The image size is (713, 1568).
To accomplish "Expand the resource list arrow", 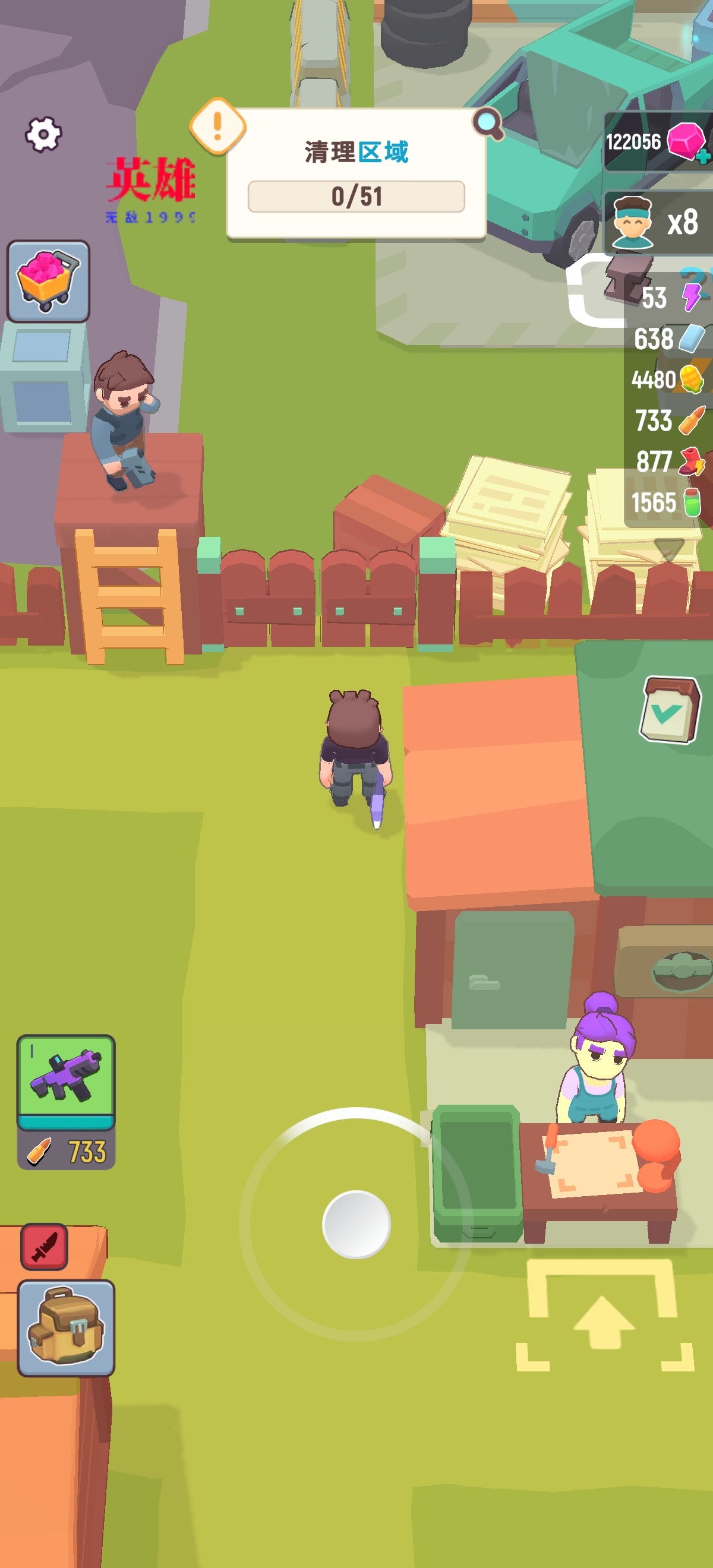I will coord(668,547).
